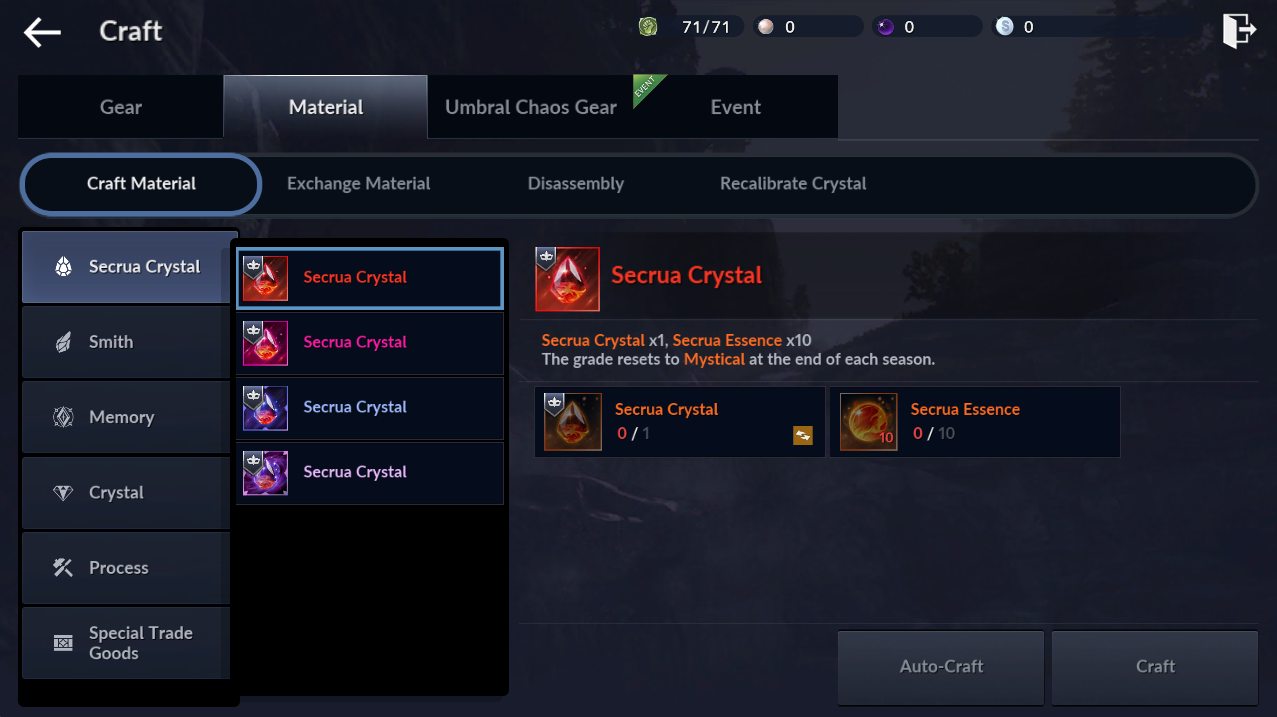Screen dimensions: 1277x717
Task: Choose the Craft Material sub-tab
Action: [x=141, y=184]
